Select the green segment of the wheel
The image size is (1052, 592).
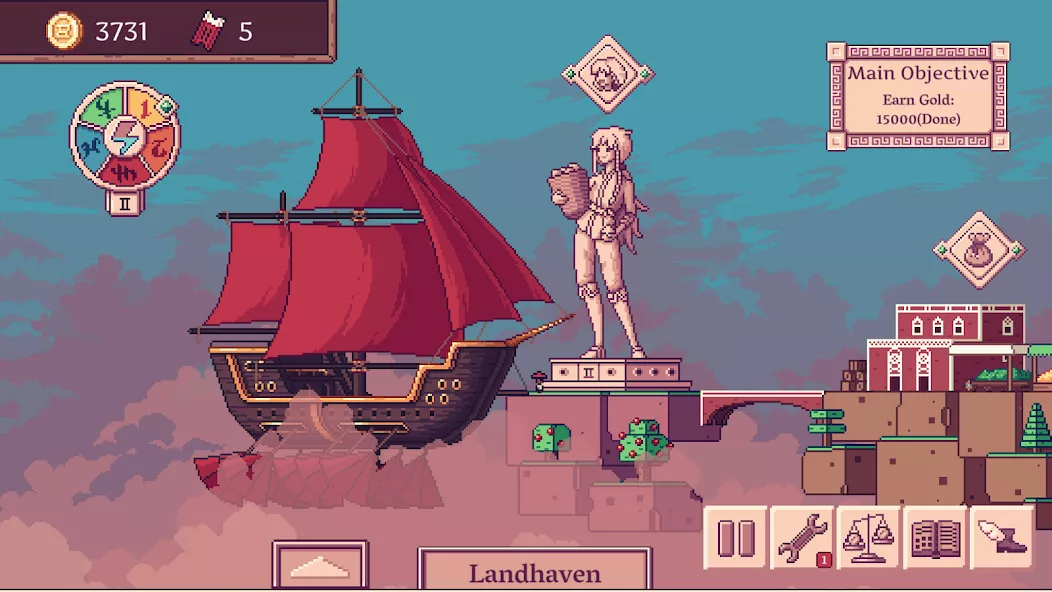click(101, 110)
